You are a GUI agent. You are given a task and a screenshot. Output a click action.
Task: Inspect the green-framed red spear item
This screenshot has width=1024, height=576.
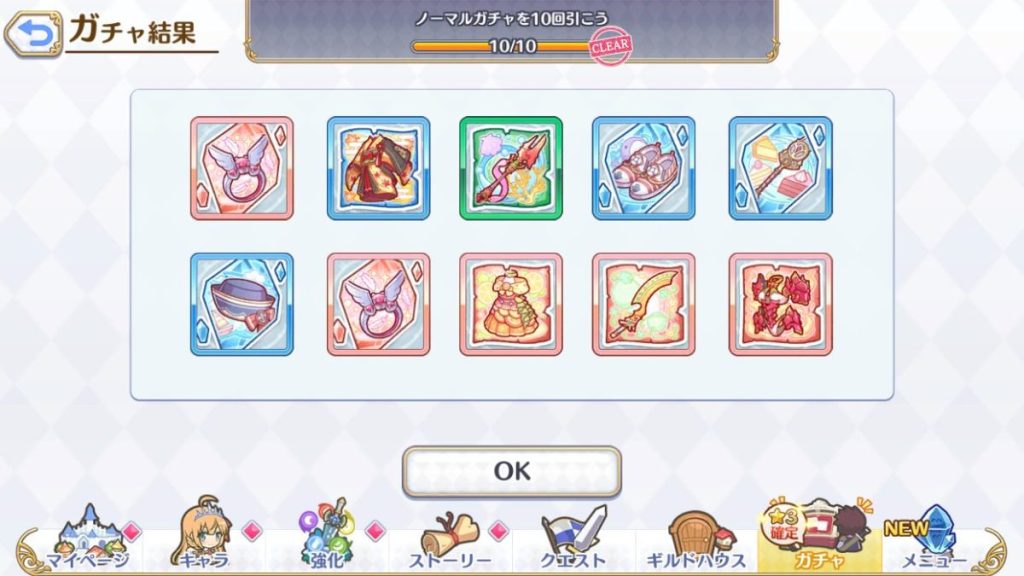pyautogui.click(x=511, y=168)
